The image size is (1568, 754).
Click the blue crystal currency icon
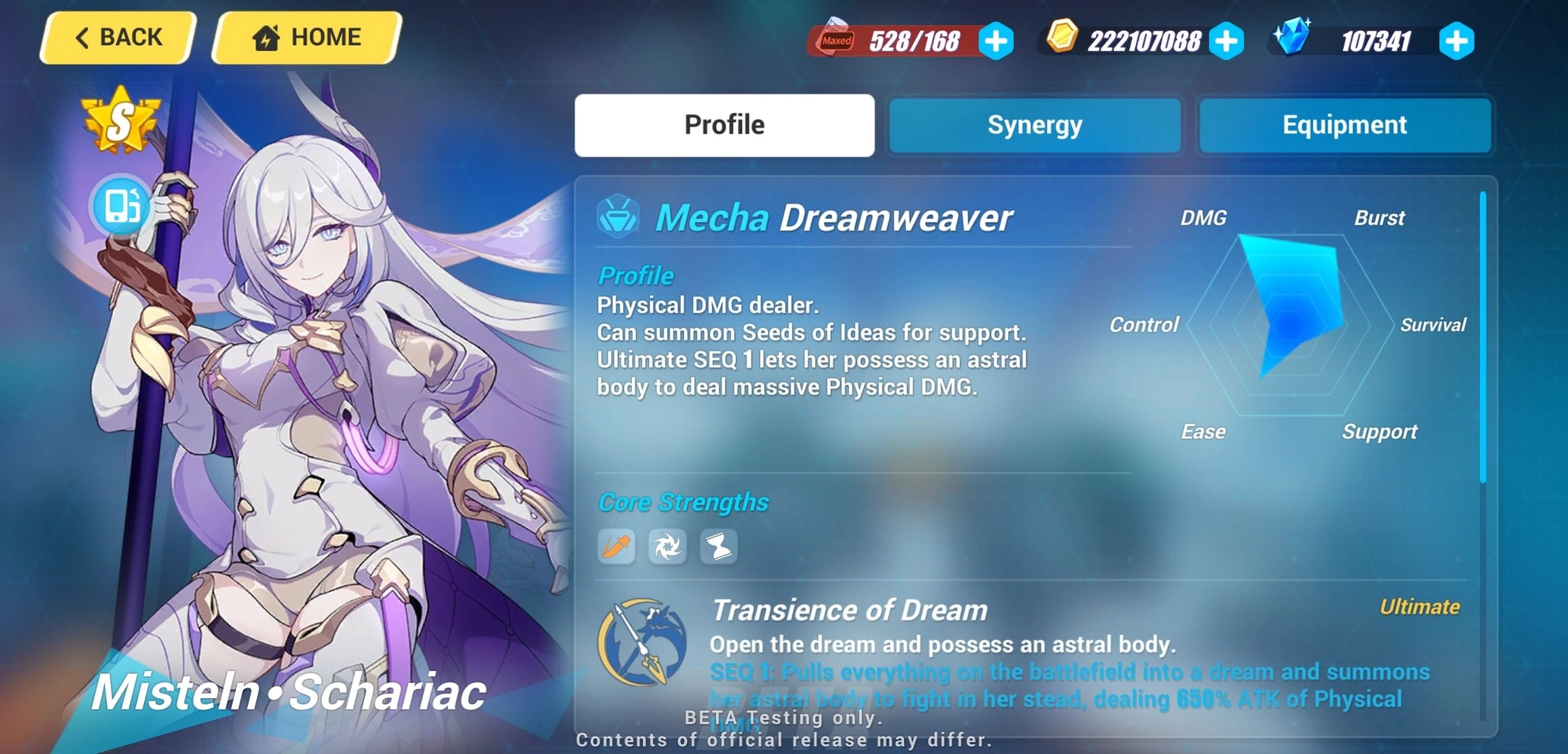tap(1294, 38)
